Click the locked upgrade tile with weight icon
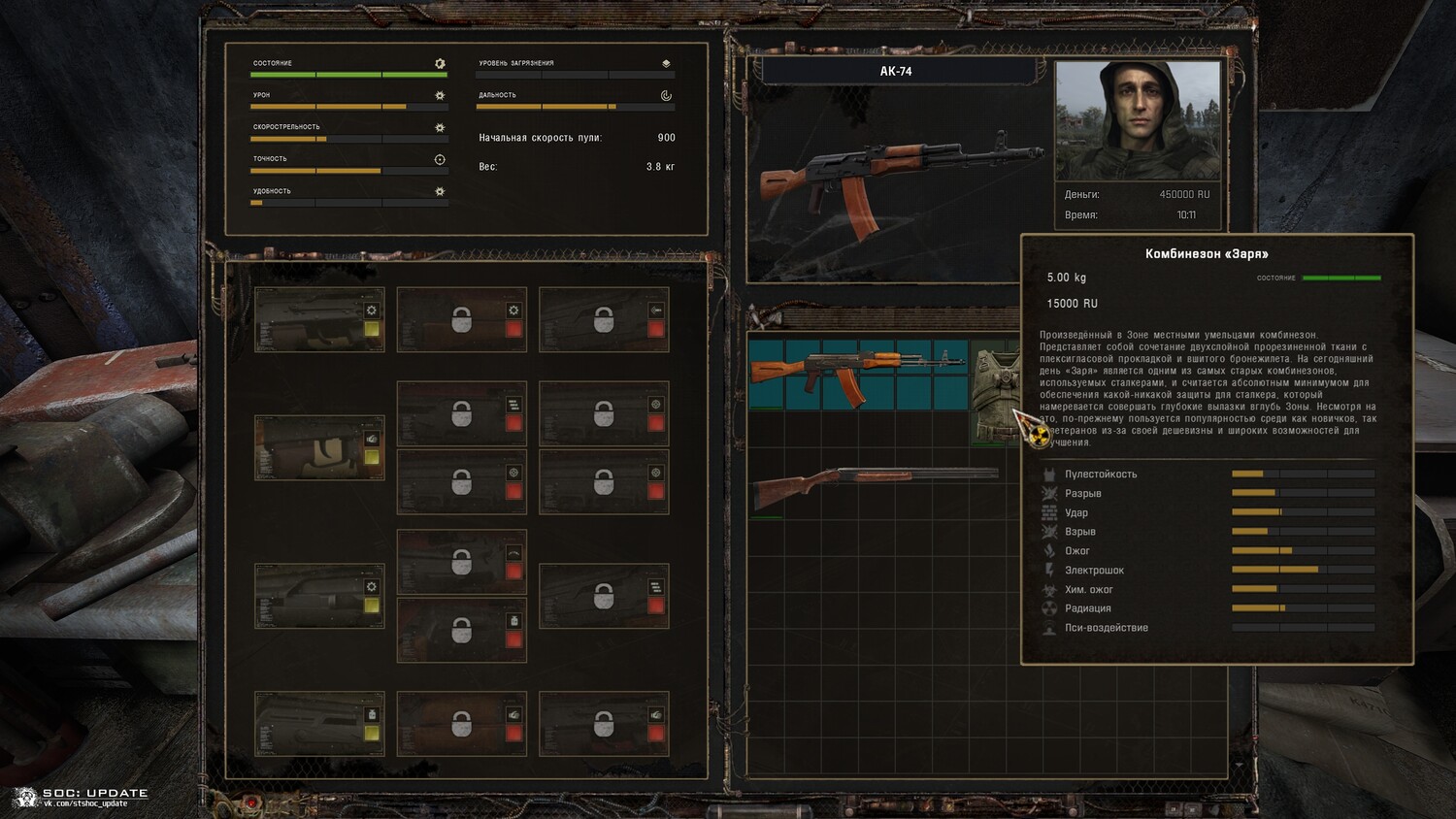1456x819 pixels. point(462,630)
